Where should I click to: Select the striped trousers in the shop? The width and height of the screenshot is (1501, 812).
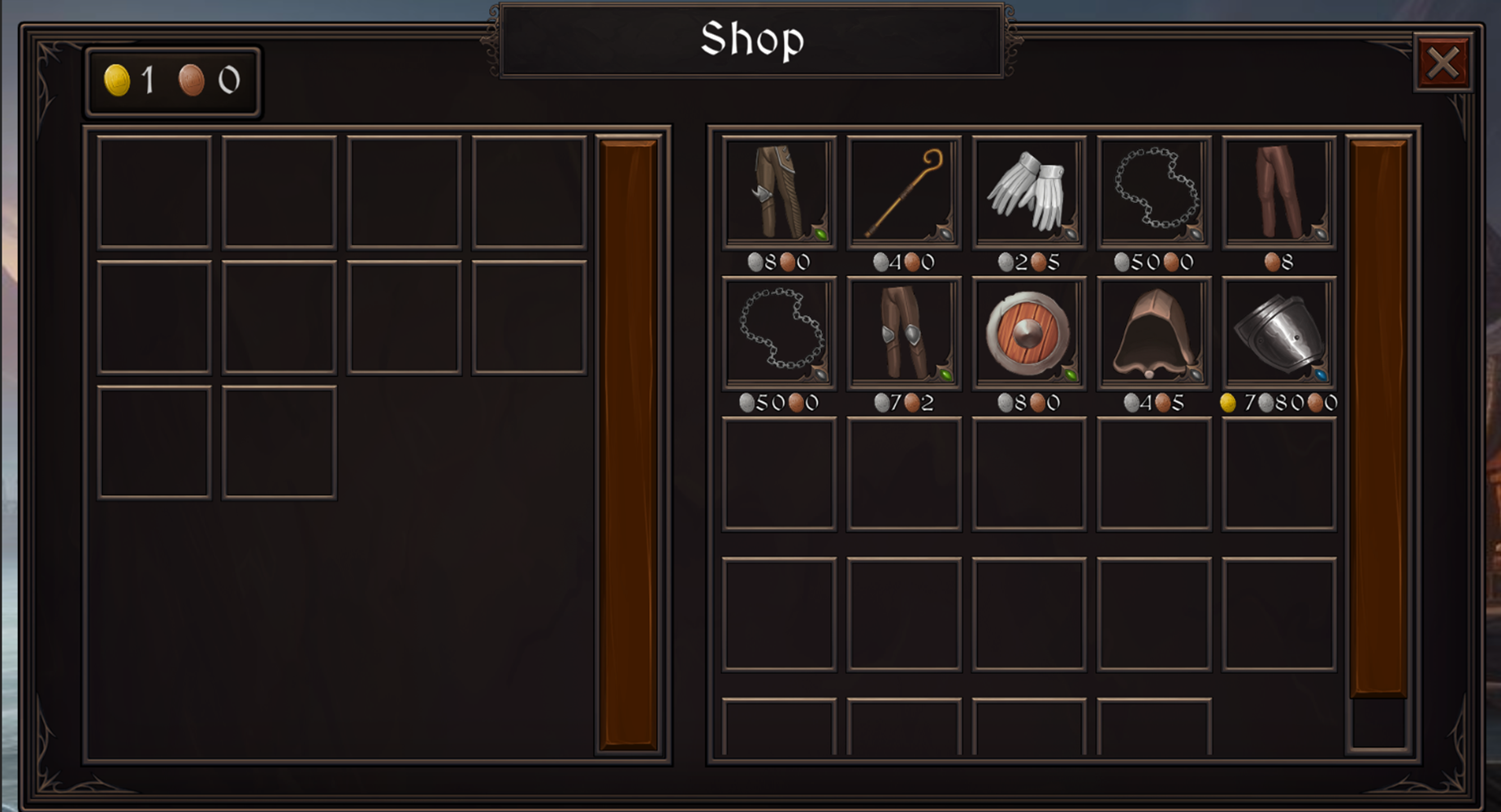pos(778,192)
